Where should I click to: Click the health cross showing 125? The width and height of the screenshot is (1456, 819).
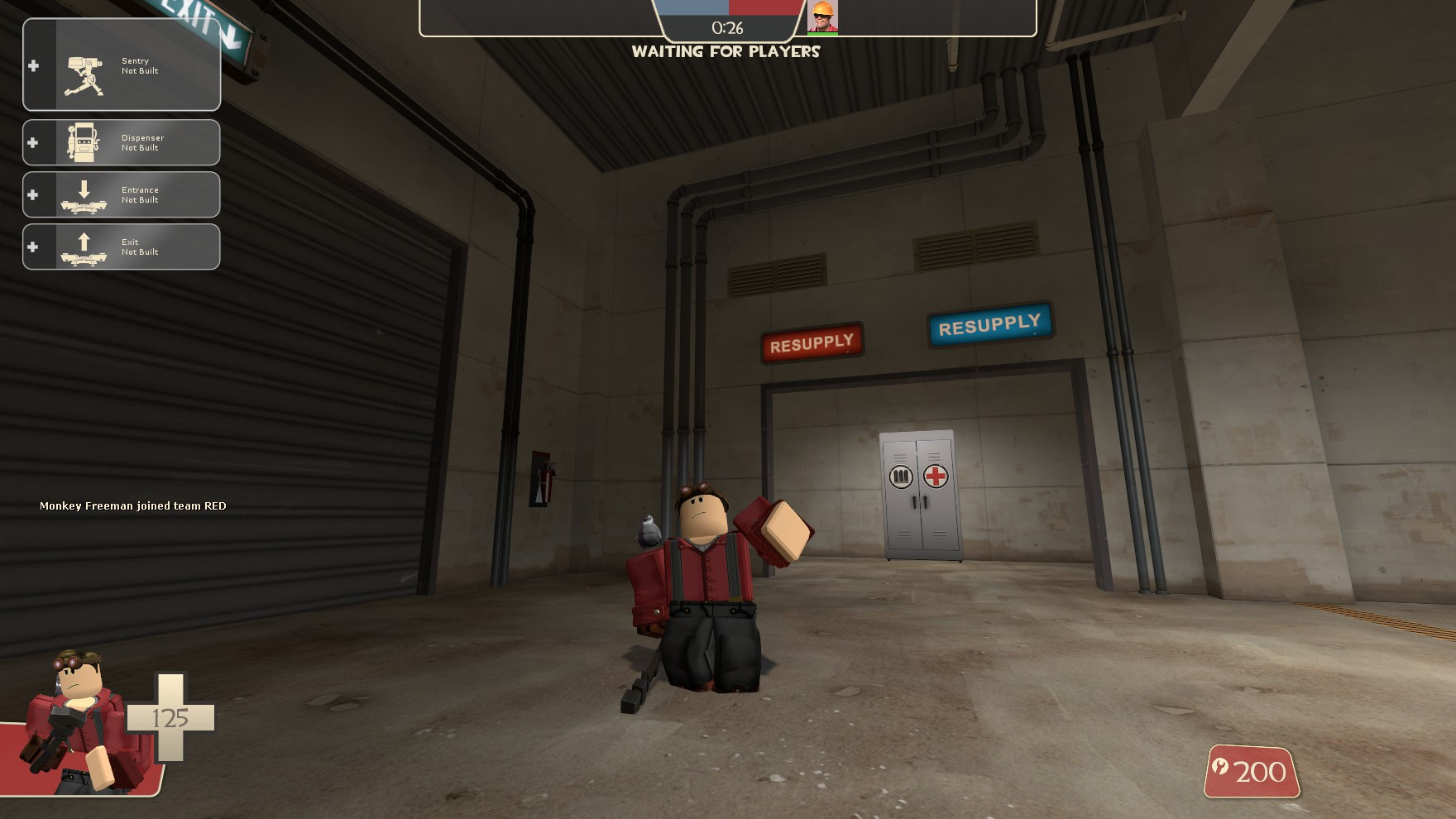[x=170, y=719]
